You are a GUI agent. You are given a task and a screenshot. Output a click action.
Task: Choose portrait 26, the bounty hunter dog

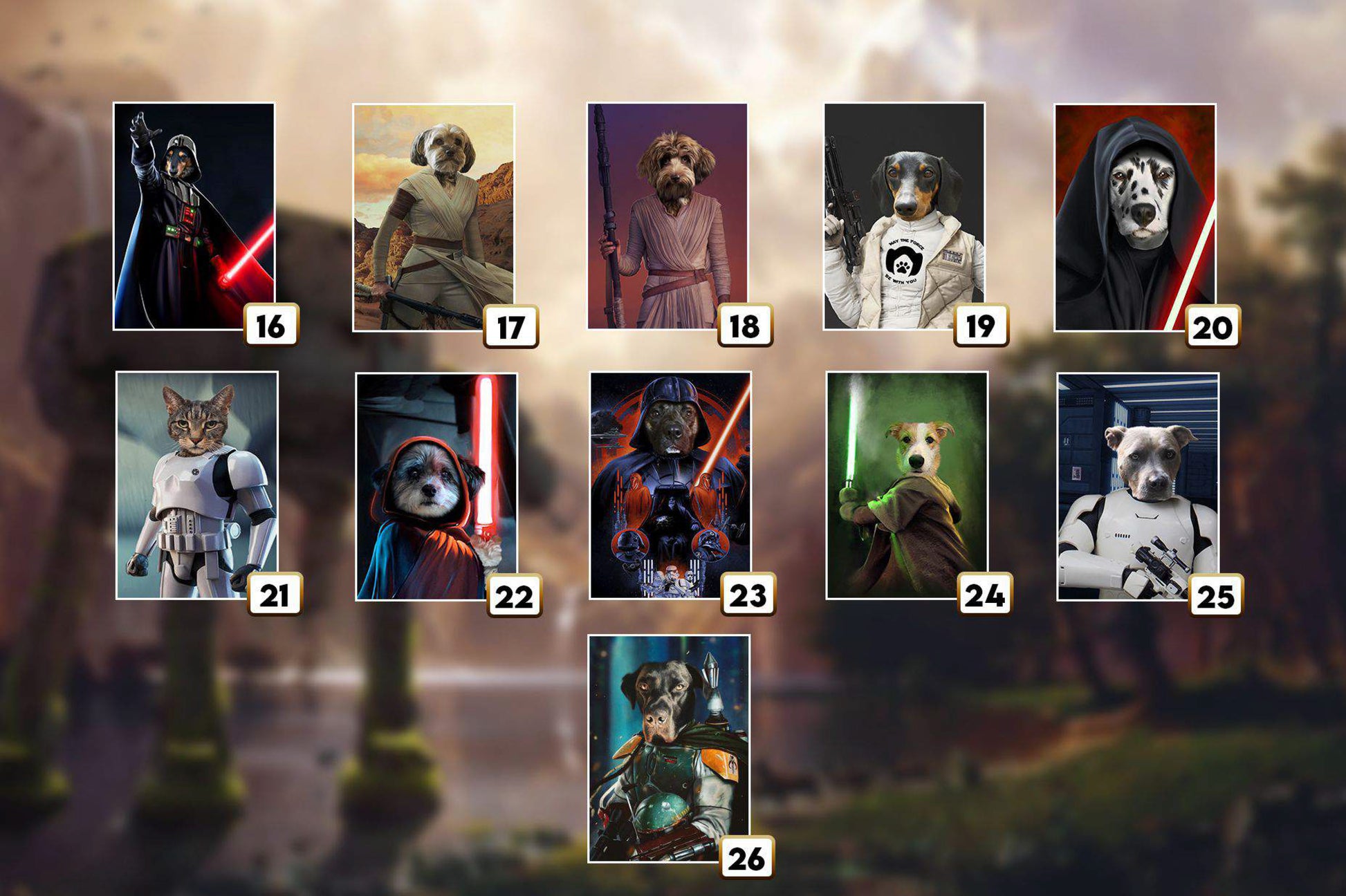[669, 748]
